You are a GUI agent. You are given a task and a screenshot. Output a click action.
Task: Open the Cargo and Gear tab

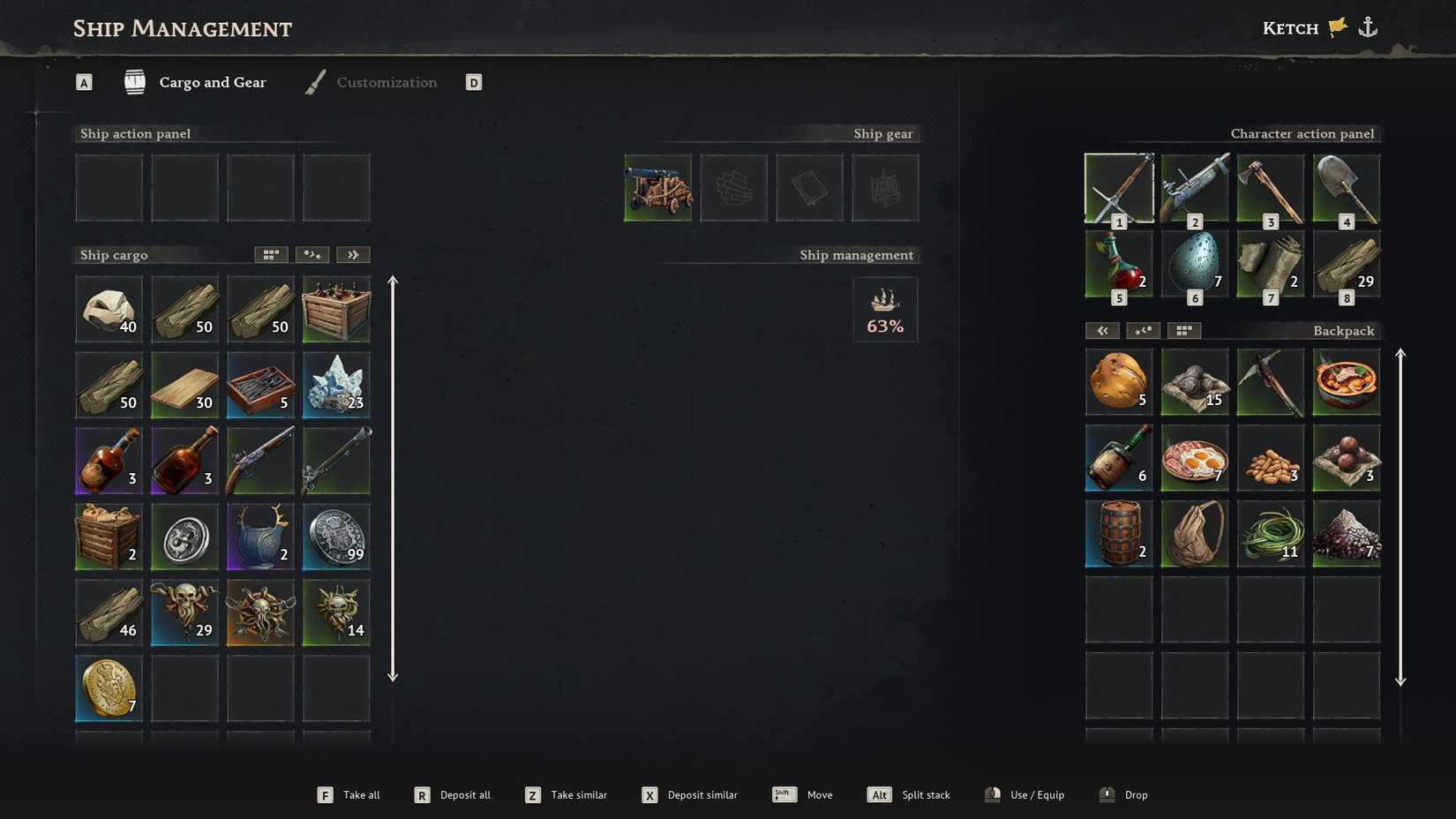[x=212, y=82]
